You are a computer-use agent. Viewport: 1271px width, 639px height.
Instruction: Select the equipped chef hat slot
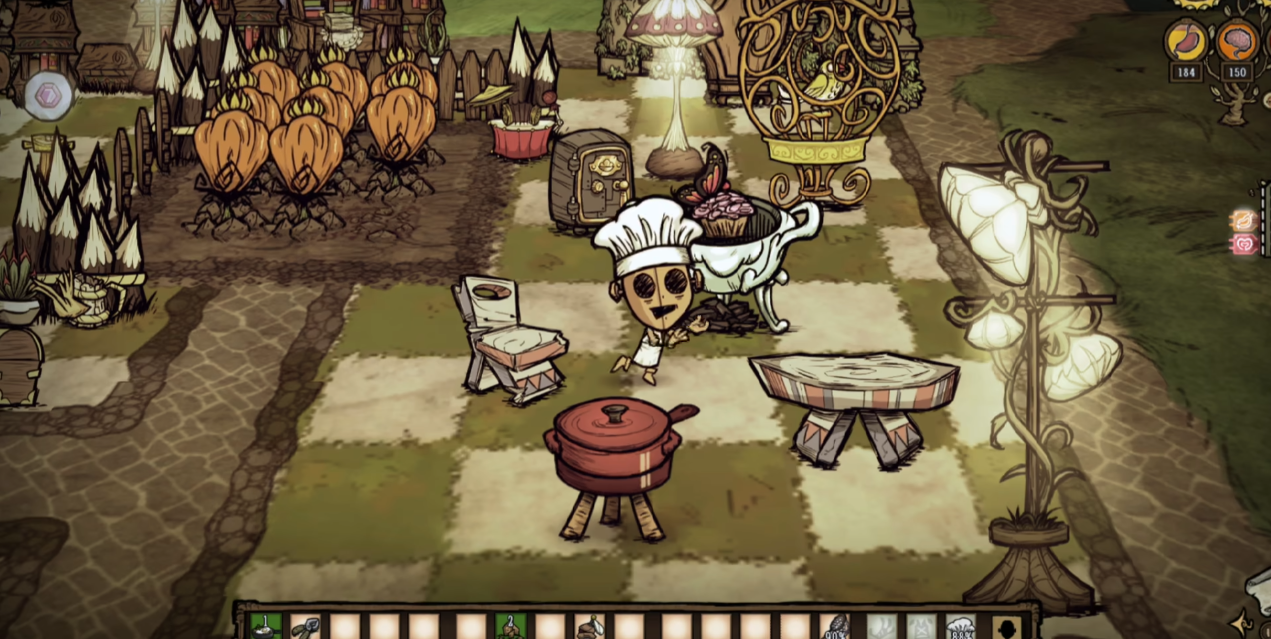960,628
